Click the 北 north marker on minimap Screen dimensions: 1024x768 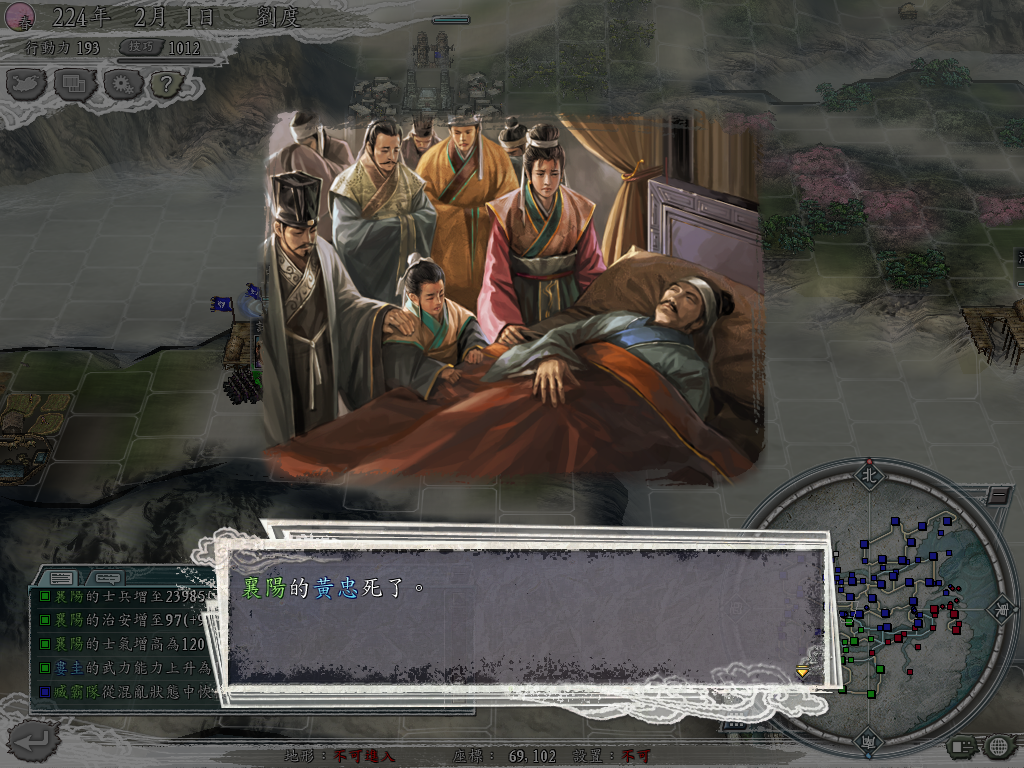(x=868, y=476)
